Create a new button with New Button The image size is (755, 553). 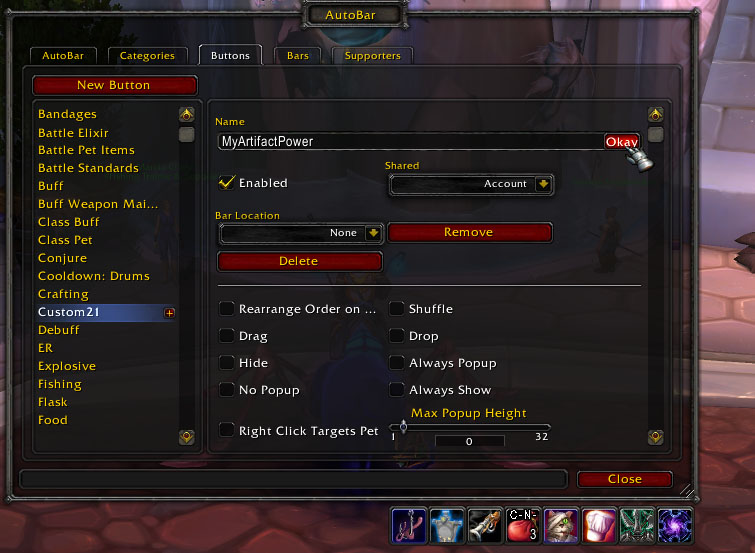click(114, 85)
